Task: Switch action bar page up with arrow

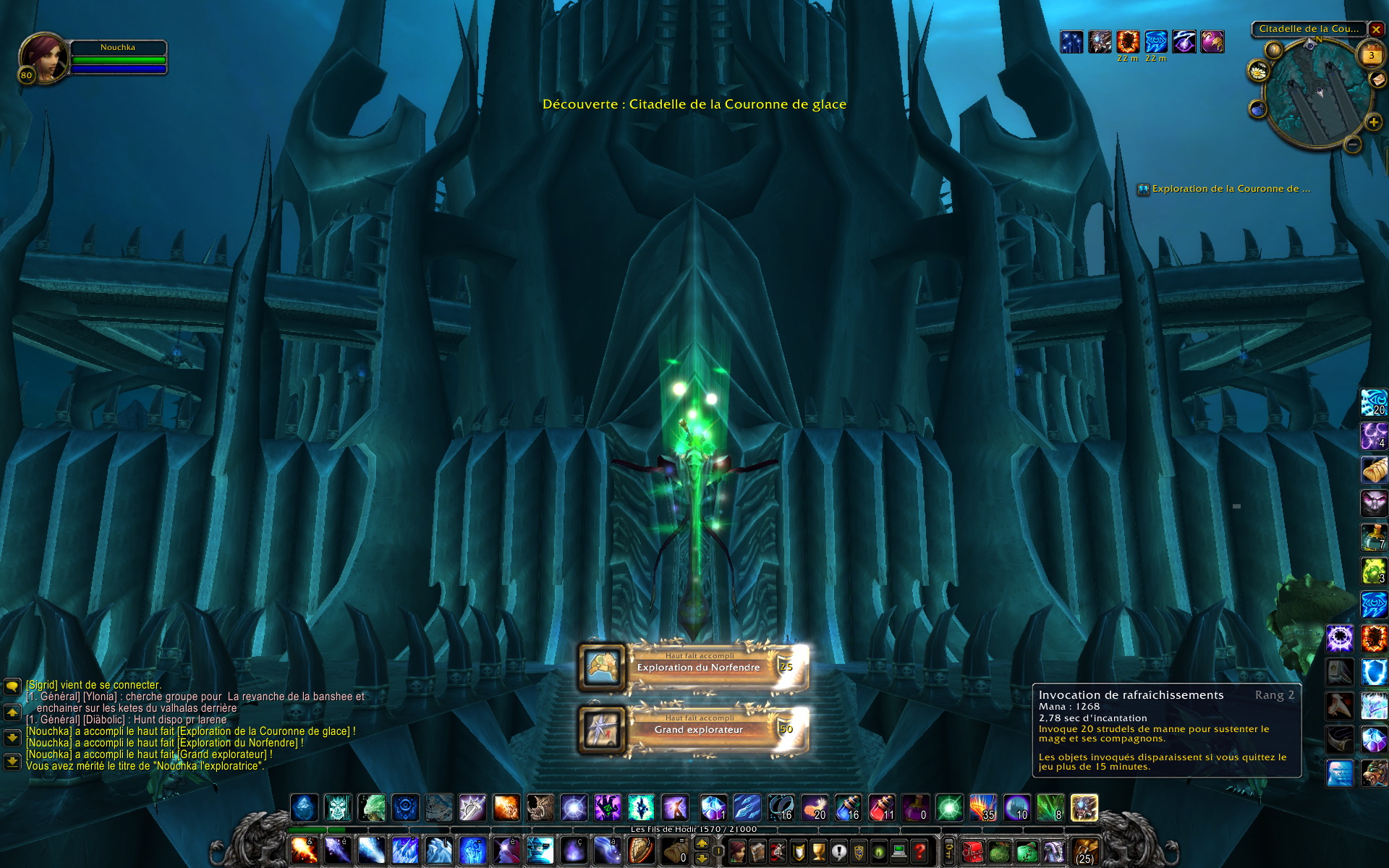Action: point(702,843)
